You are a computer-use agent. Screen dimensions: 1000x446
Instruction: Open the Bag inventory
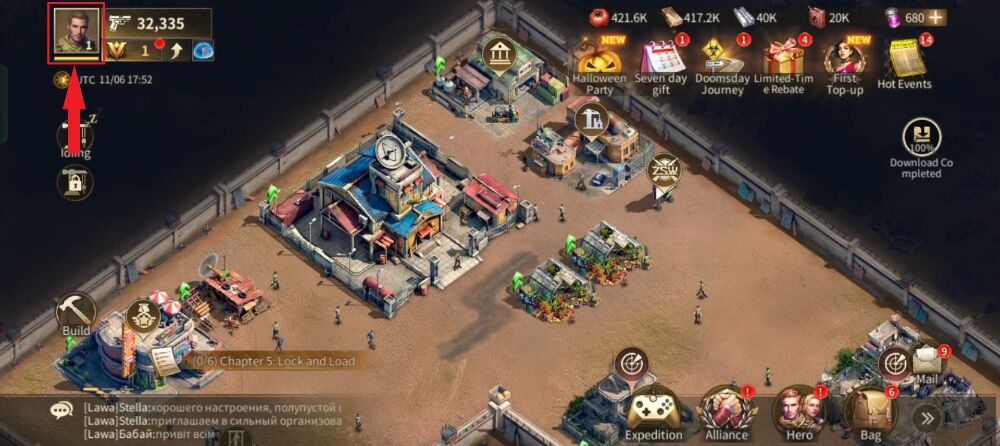click(869, 410)
